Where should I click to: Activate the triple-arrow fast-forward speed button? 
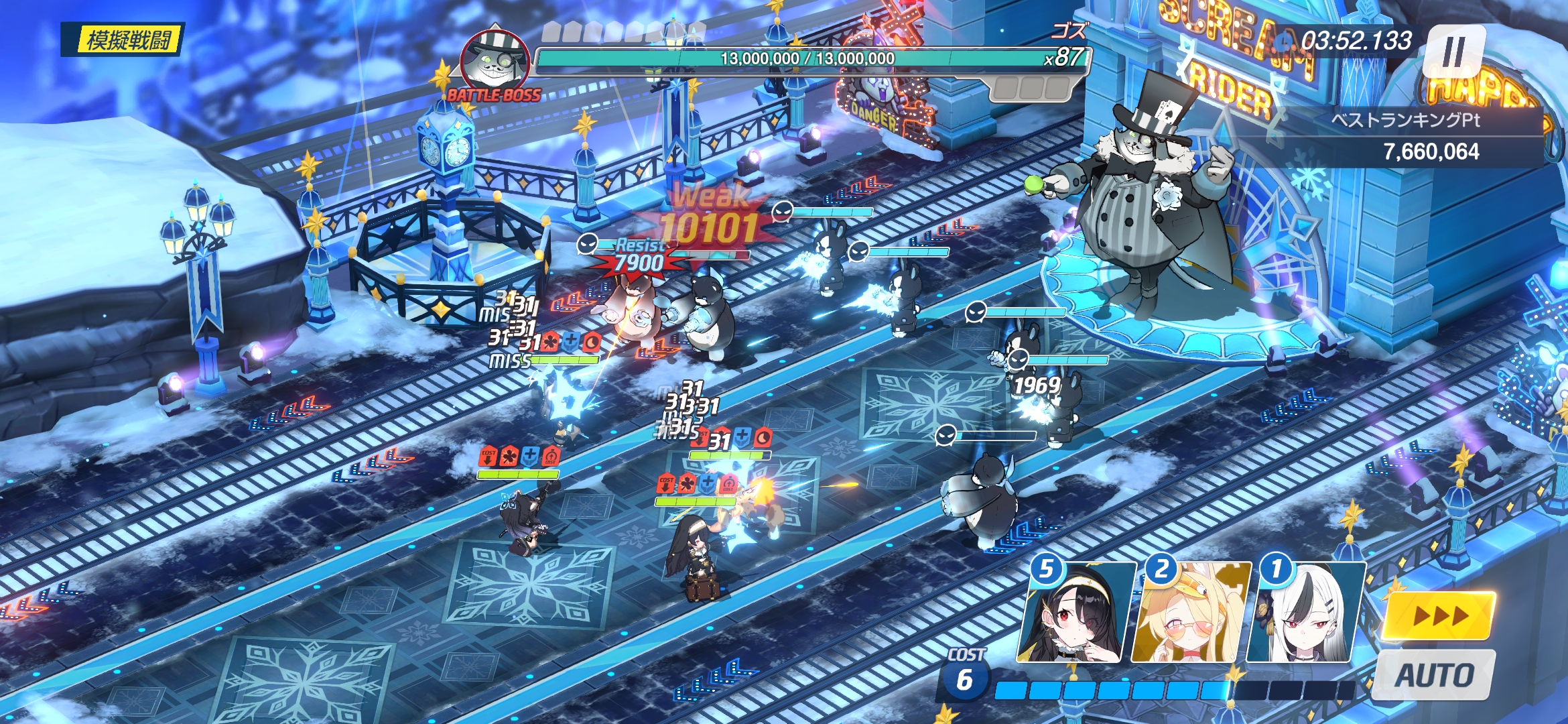pos(1439,615)
